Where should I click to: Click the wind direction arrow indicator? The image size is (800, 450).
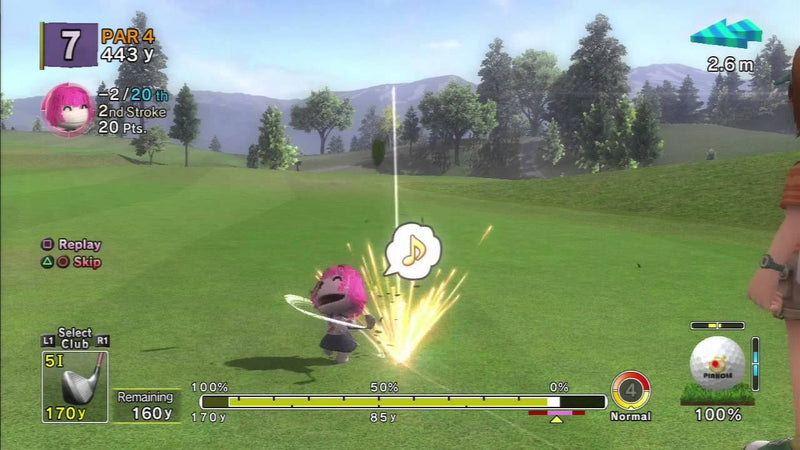click(726, 34)
